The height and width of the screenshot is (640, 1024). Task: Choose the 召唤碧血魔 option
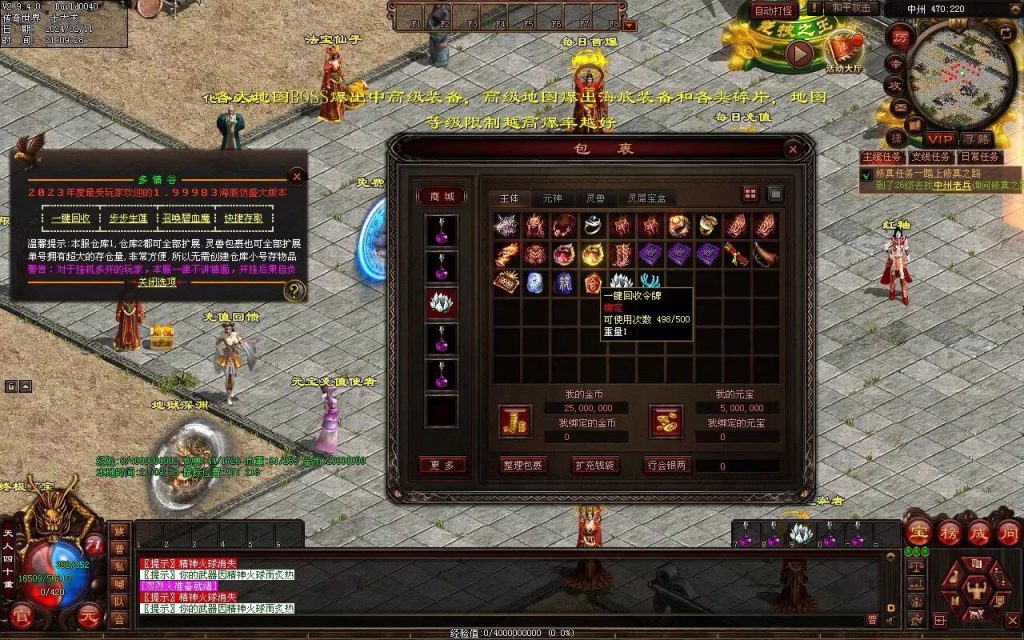[x=187, y=218]
